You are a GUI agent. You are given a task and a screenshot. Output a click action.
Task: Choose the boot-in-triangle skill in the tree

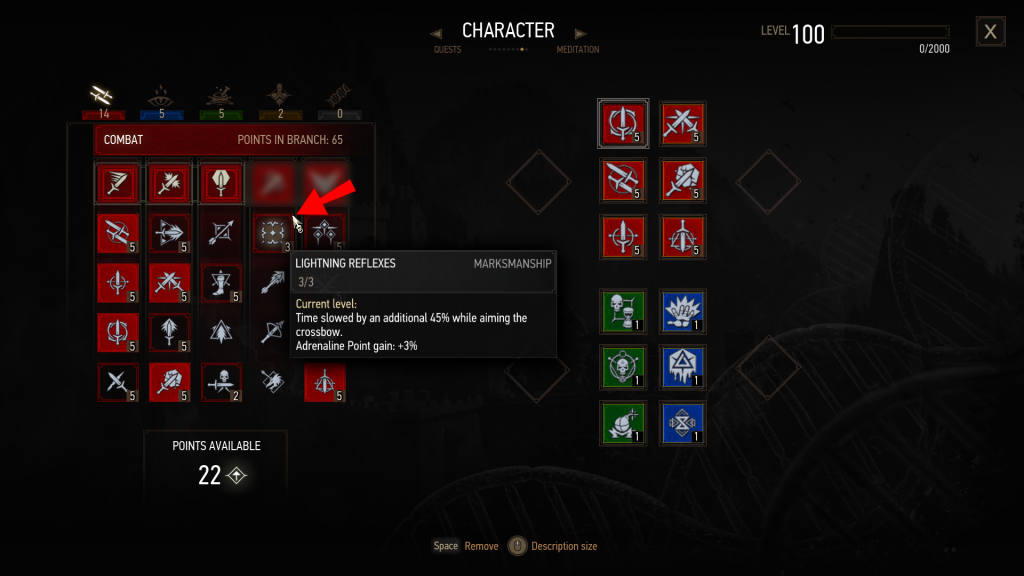point(221,282)
